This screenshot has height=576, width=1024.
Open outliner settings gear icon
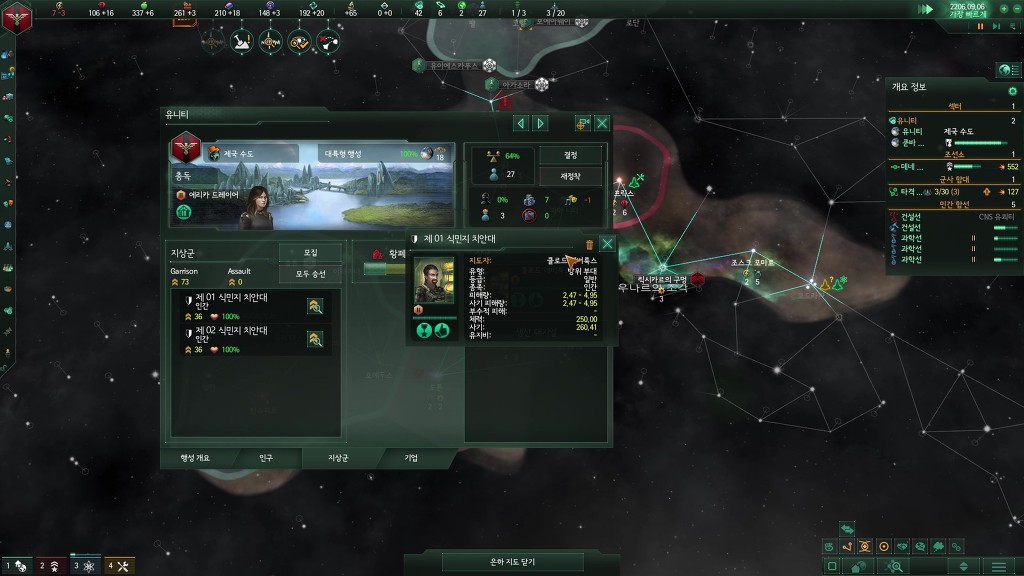tap(1012, 91)
